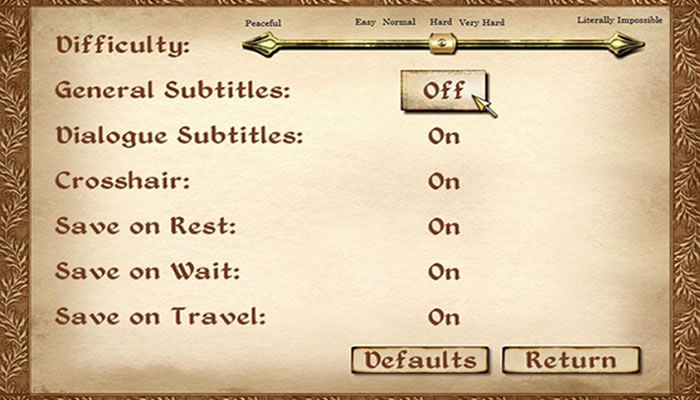Click the Defaults button
Viewport: 700px width, 400px height.
[x=419, y=360]
